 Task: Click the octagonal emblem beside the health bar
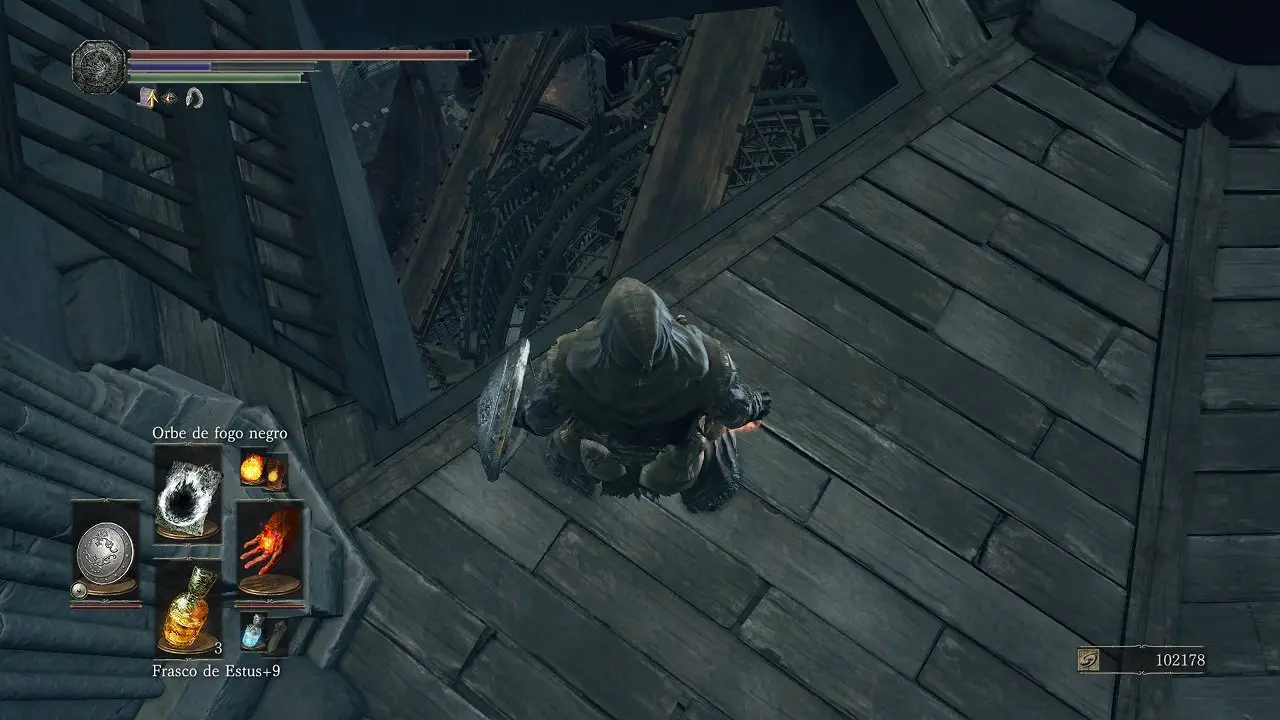pyautogui.click(x=98, y=63)
